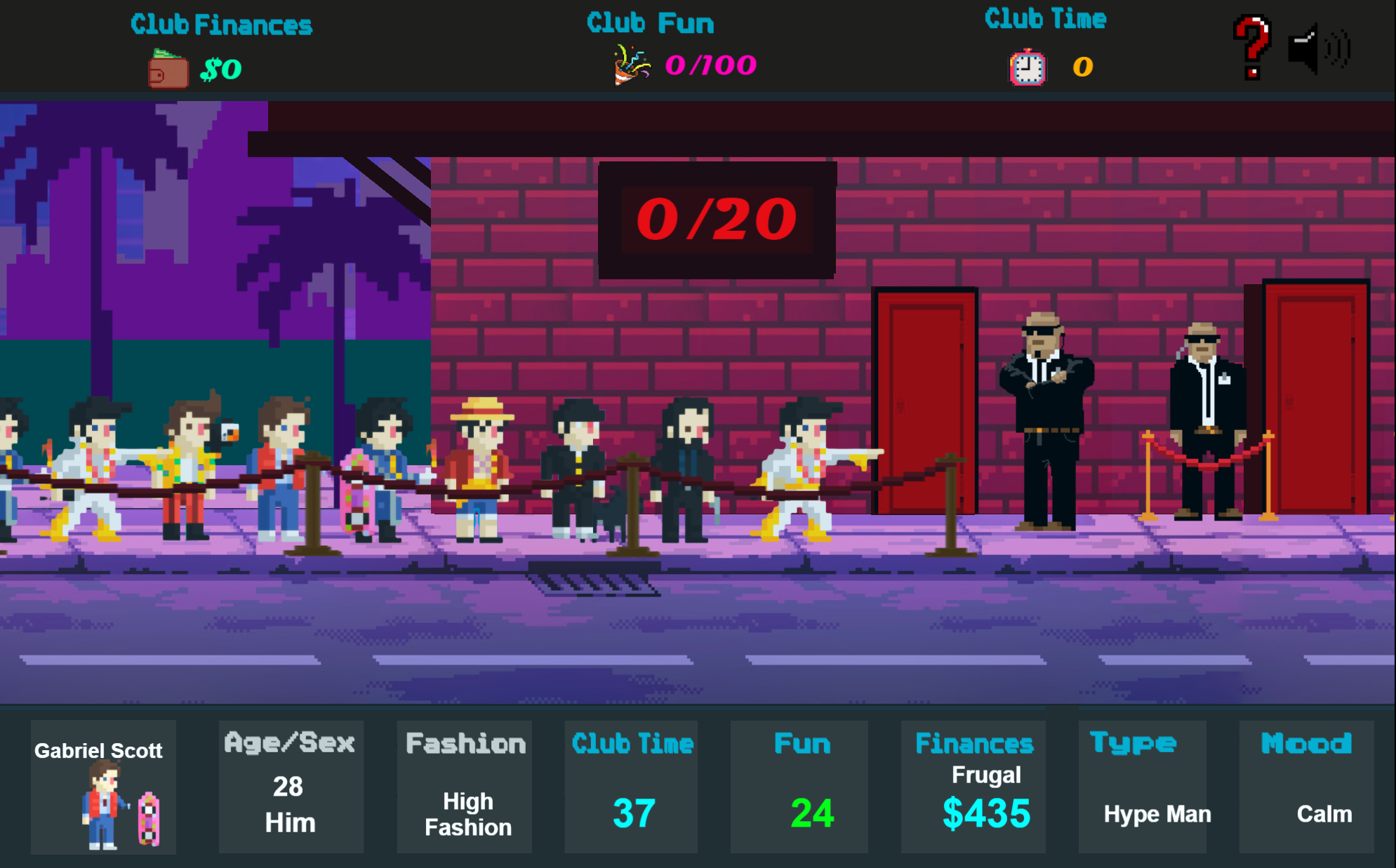The height and width of the screenshot is (868, 1396).
Task: Toggle the left bouncer to admit a guest
Action: pos(1046,421)
